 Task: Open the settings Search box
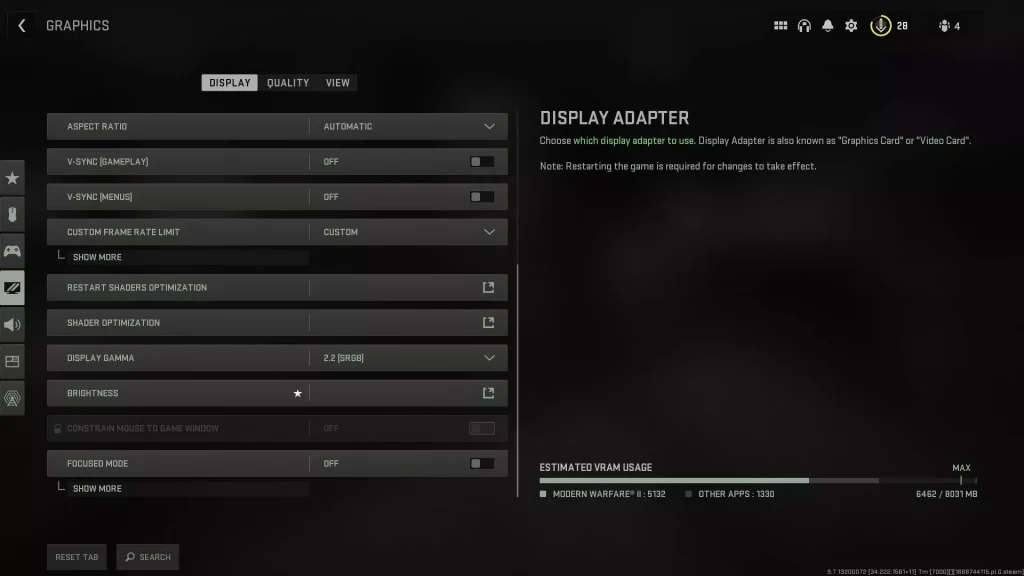(147, 557)
